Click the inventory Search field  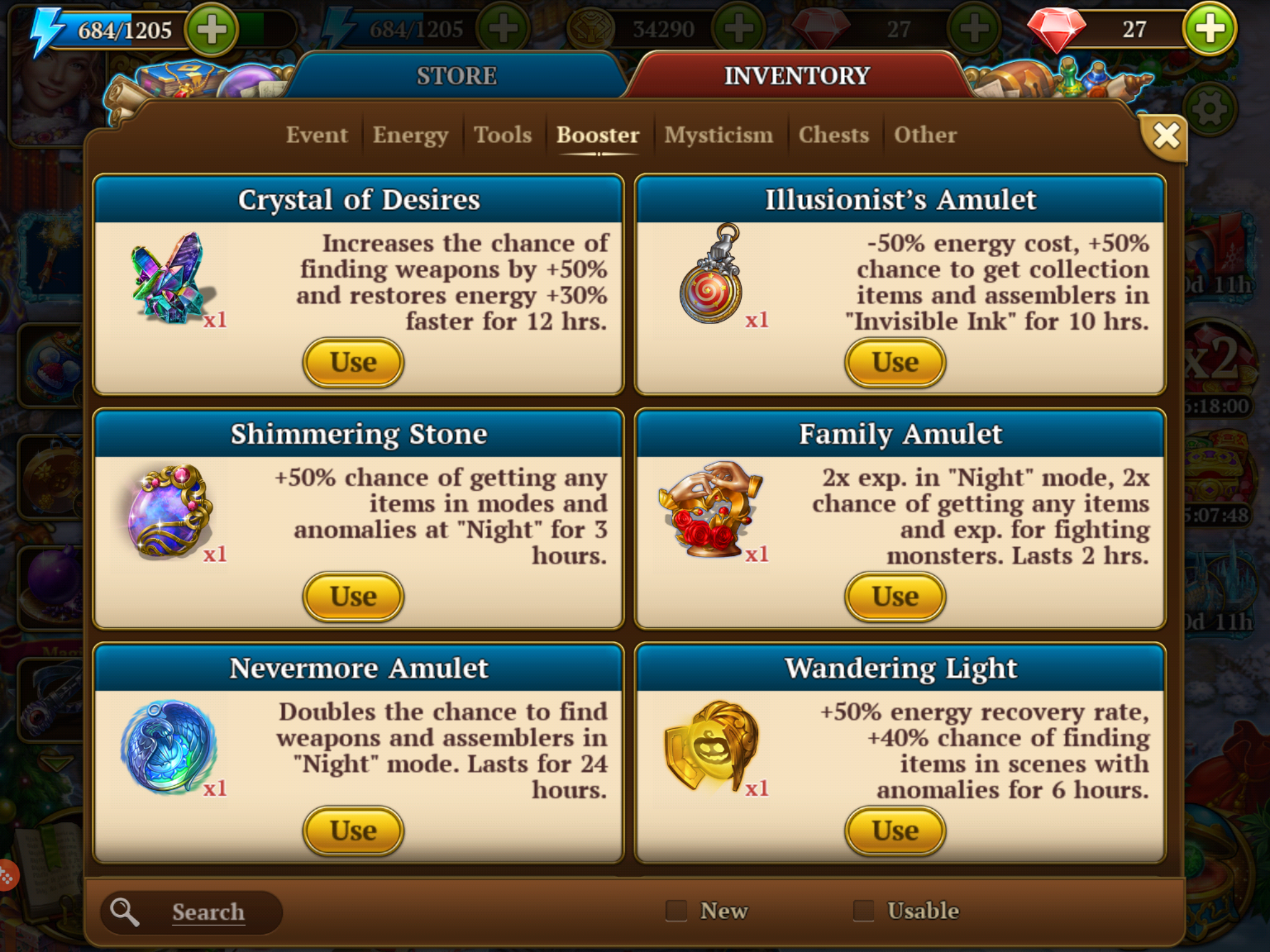(208, 912)
